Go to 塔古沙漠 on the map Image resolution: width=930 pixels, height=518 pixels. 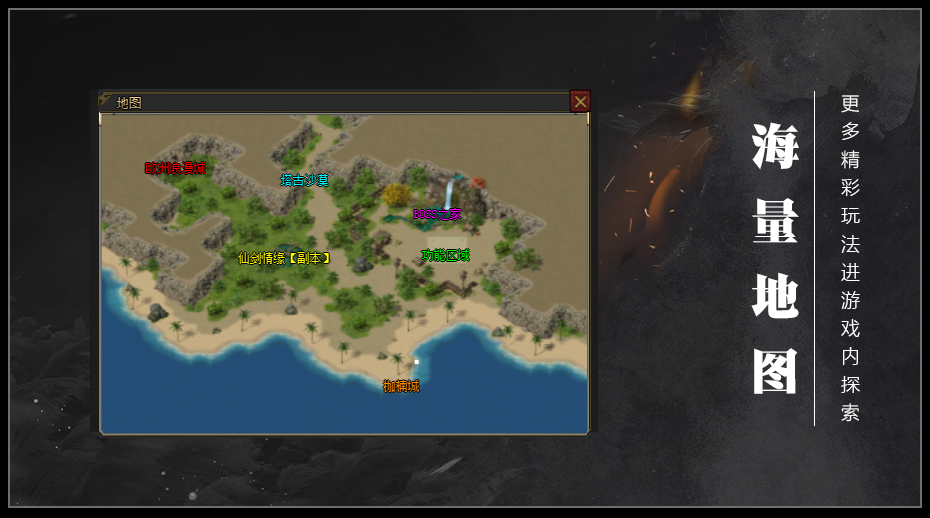click(304, 181)
